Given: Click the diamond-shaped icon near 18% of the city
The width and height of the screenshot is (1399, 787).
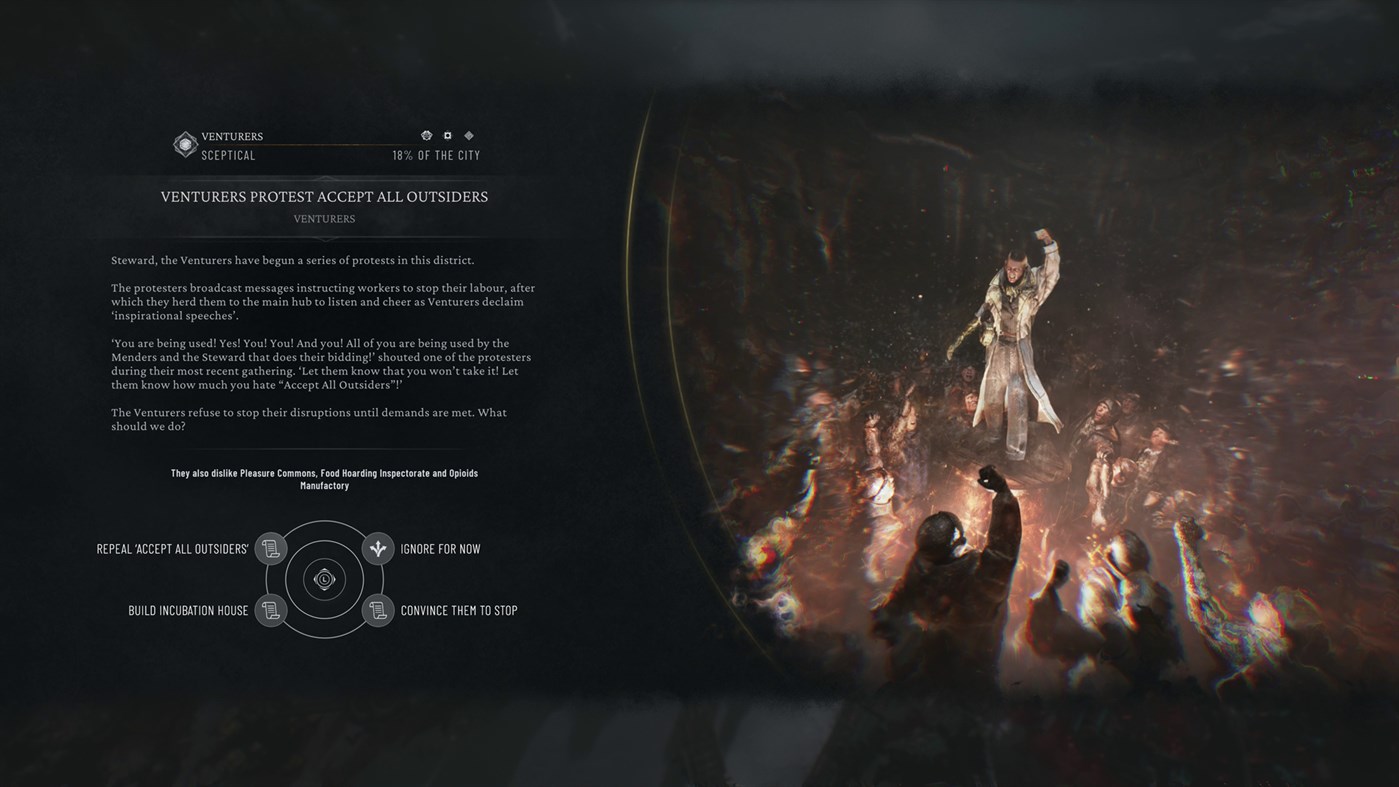Looking at the screenshot, I should (468, 135).
